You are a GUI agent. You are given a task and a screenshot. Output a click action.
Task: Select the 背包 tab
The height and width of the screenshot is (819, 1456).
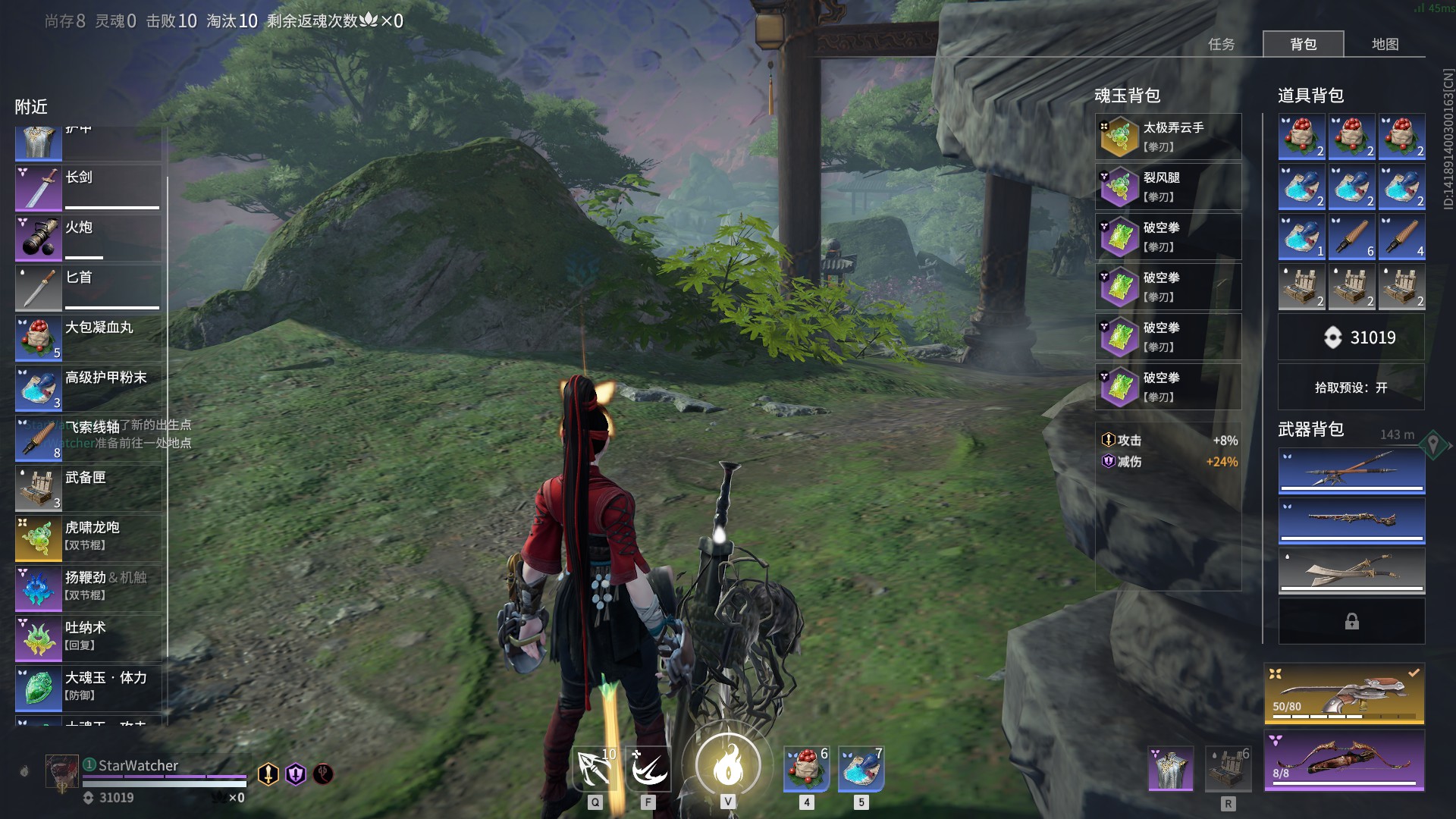coord(1303,44)
